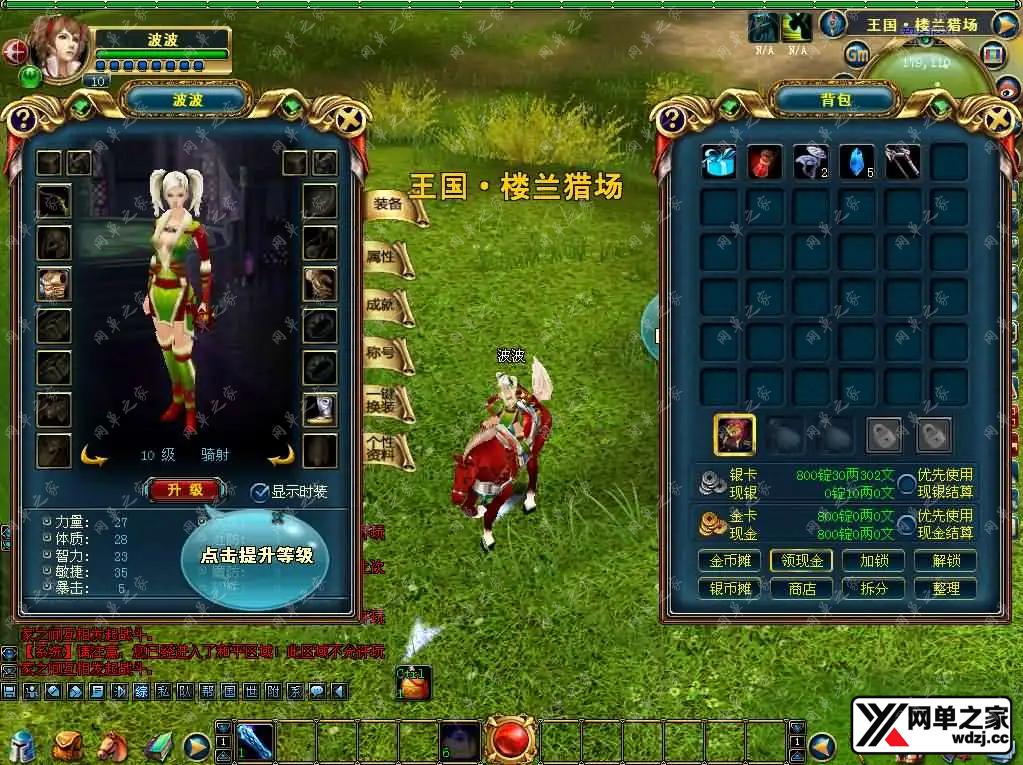
Task: Open the 商店 shop
Action: 801,589
